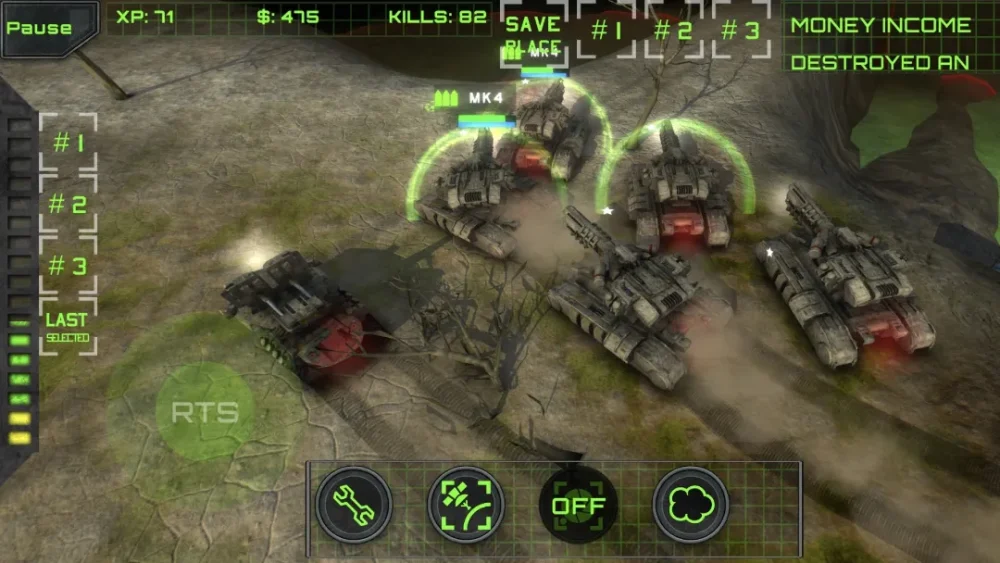Open the wrench repair action
The height and width of the screenshot is (563, 1000).
coord(354,504)
